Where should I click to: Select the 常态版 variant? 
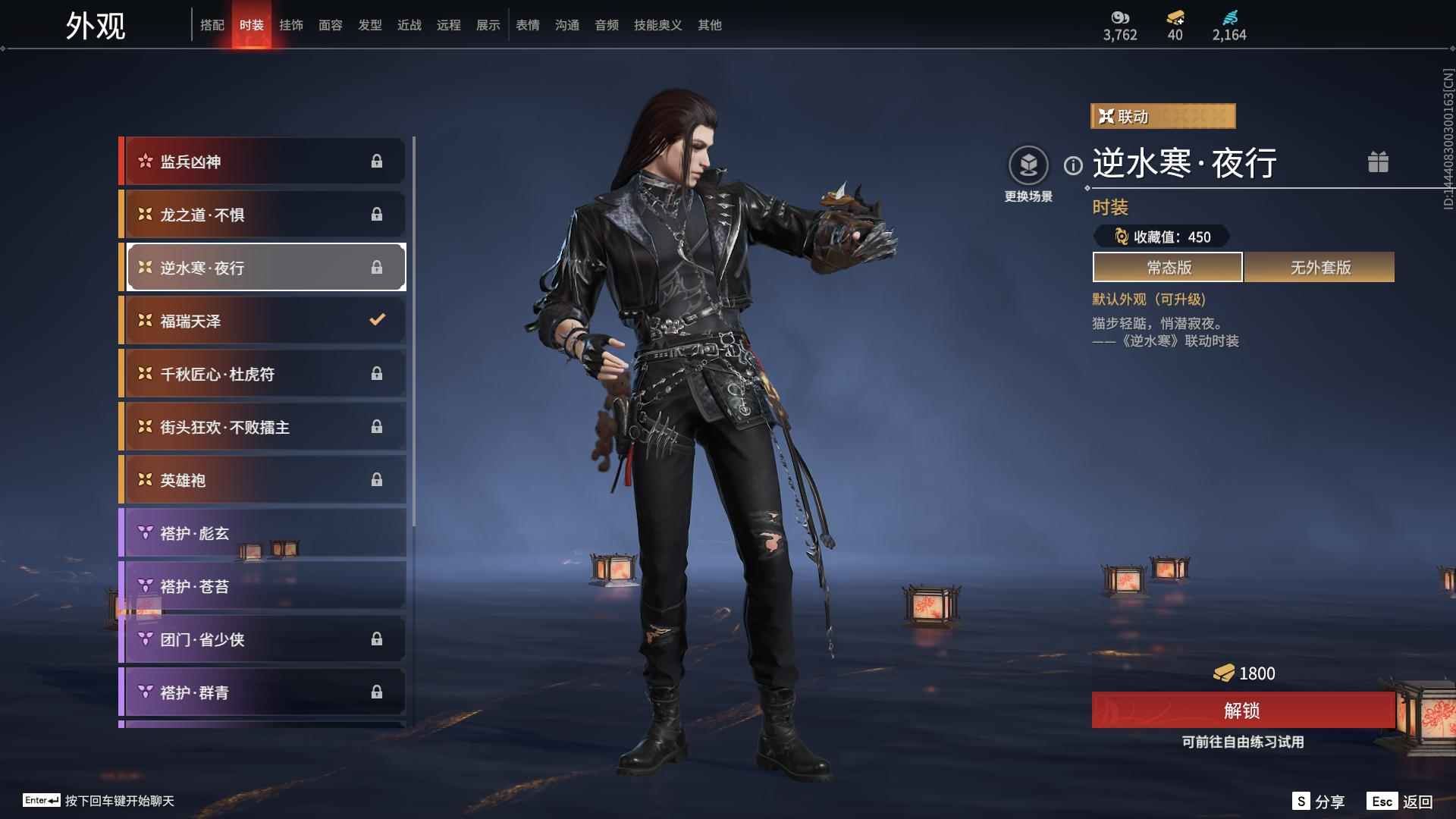pyautogui.click(x=1168, y=268)
